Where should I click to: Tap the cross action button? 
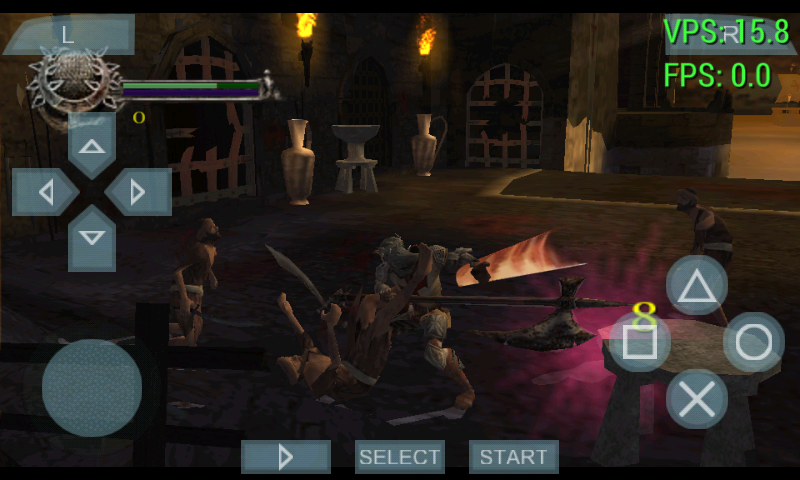[697, 399]
